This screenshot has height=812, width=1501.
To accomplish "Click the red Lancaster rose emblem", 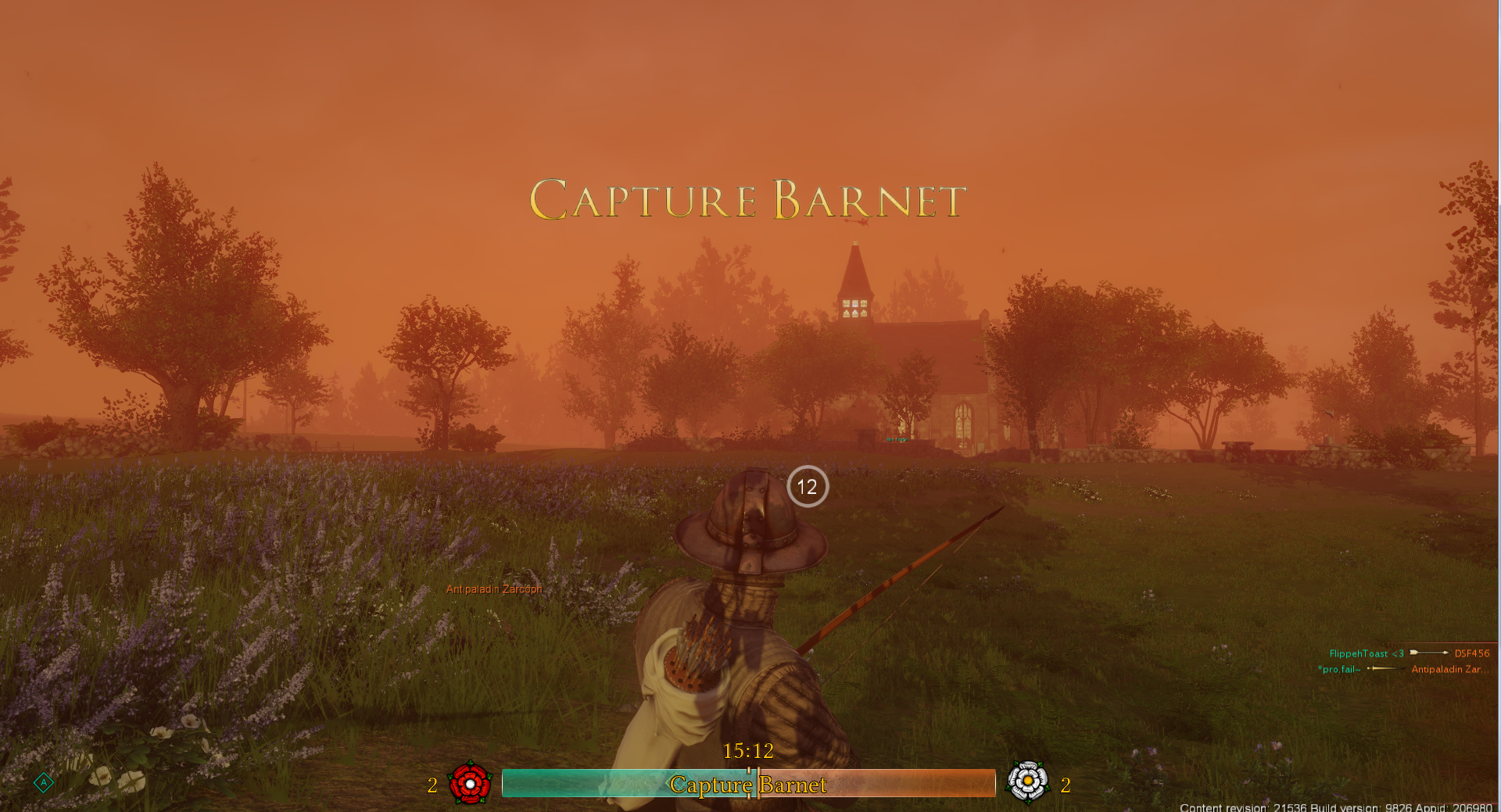I will click(x=469, y=782).
